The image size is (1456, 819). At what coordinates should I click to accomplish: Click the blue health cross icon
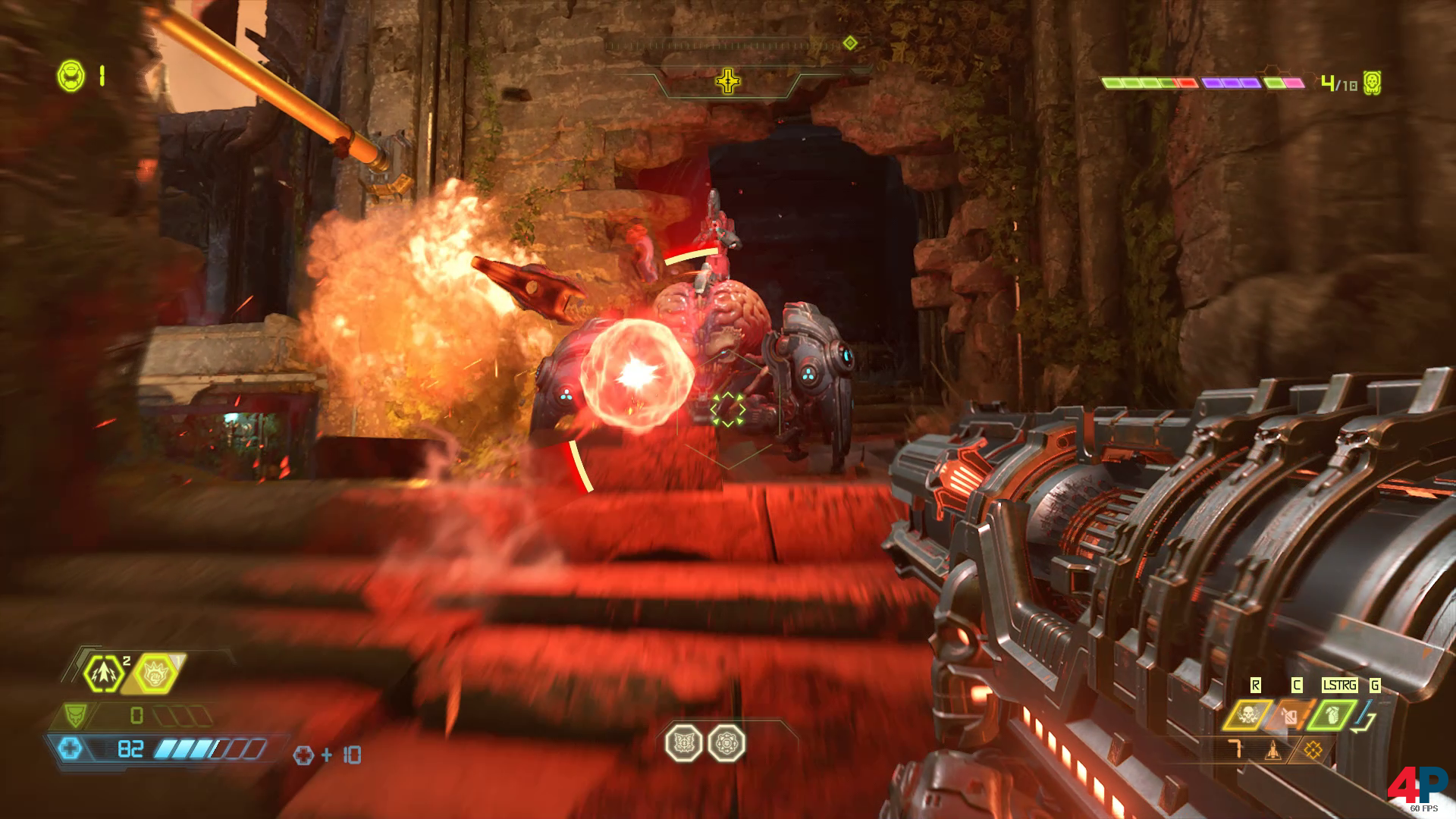(71, 749)
